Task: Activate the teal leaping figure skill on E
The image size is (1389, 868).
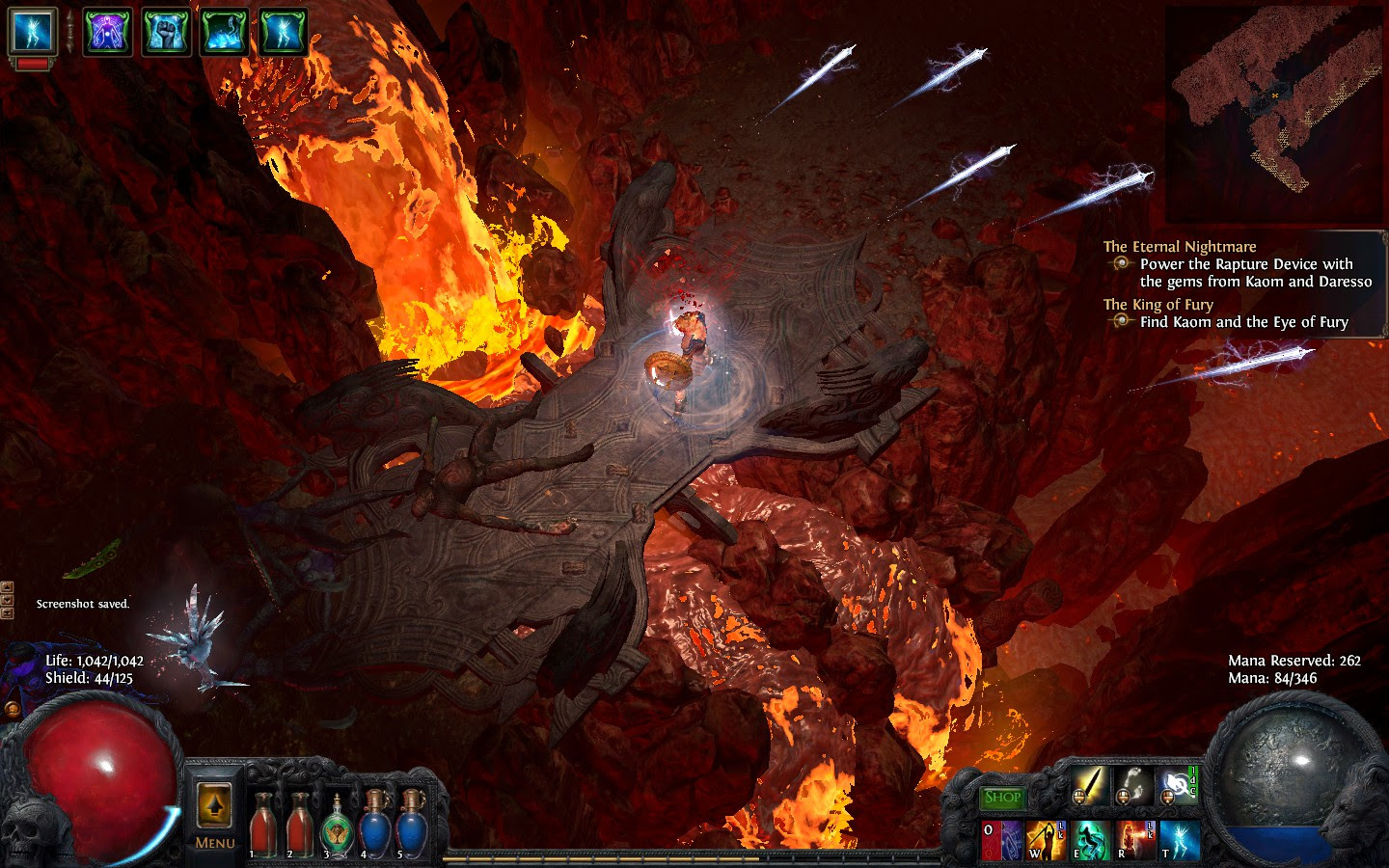Action: click(1090, 840)
